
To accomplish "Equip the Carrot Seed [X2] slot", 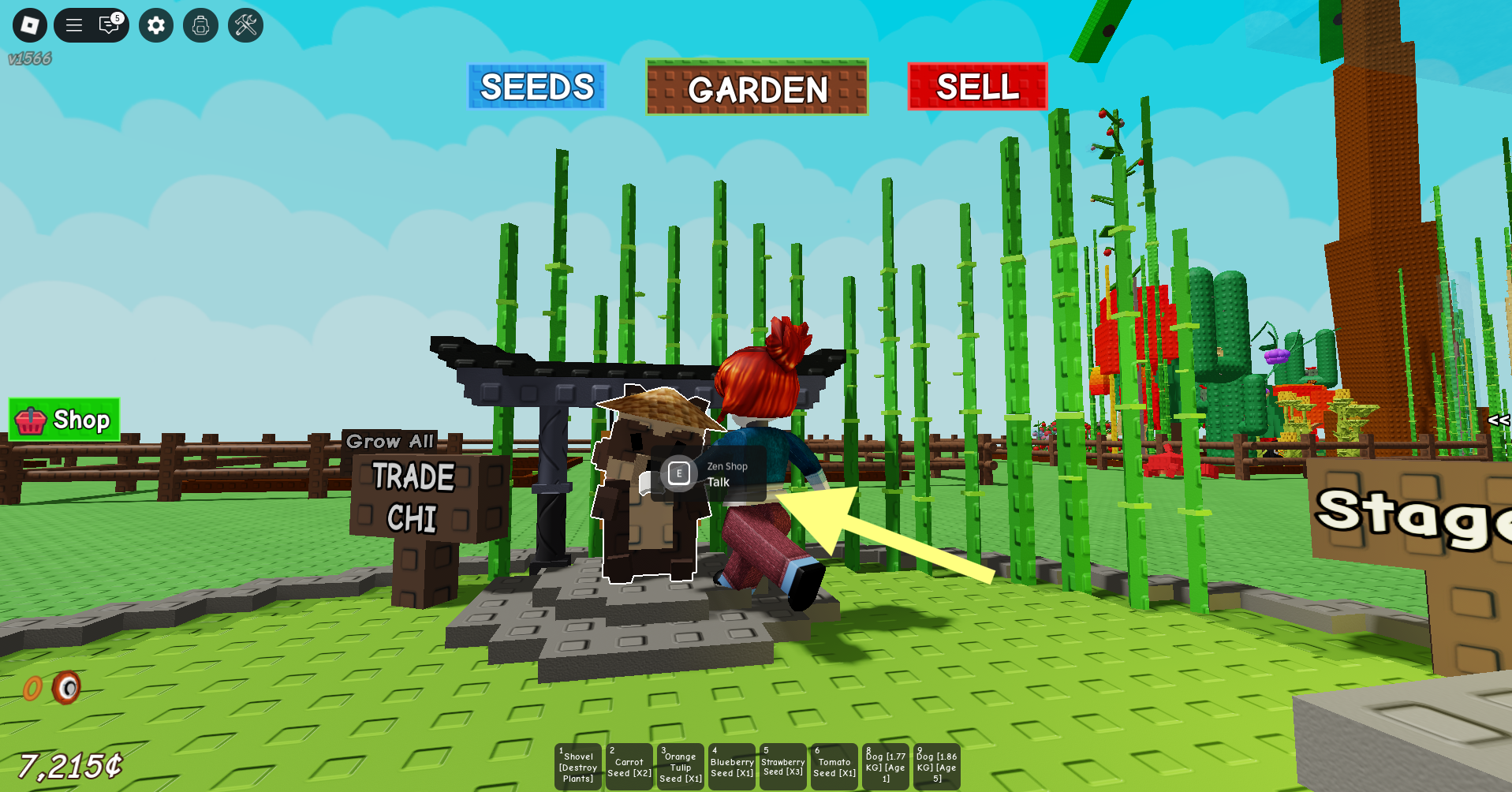I will click(629, 766).
